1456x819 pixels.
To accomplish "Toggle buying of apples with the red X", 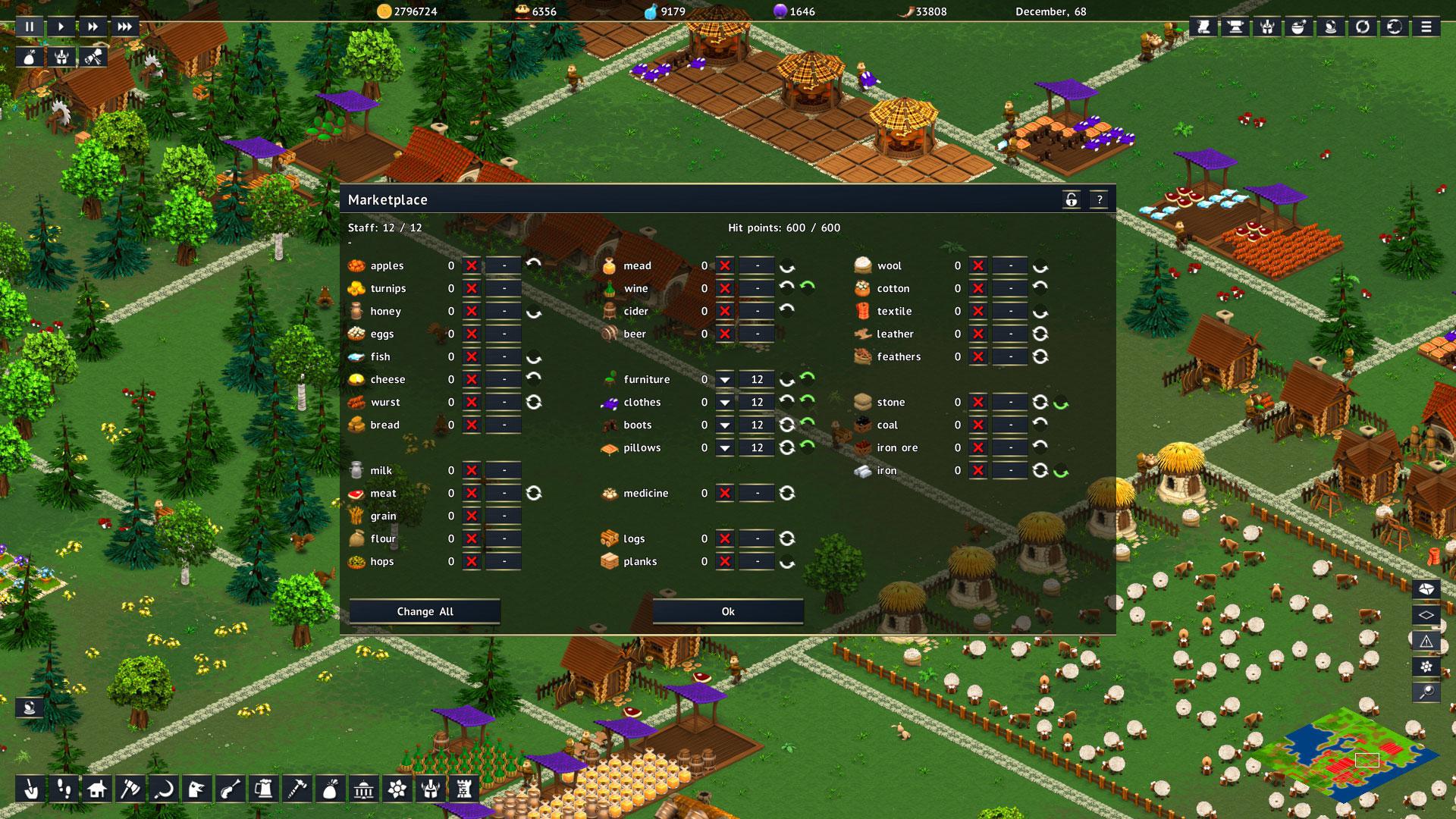I will coord(472,266).
